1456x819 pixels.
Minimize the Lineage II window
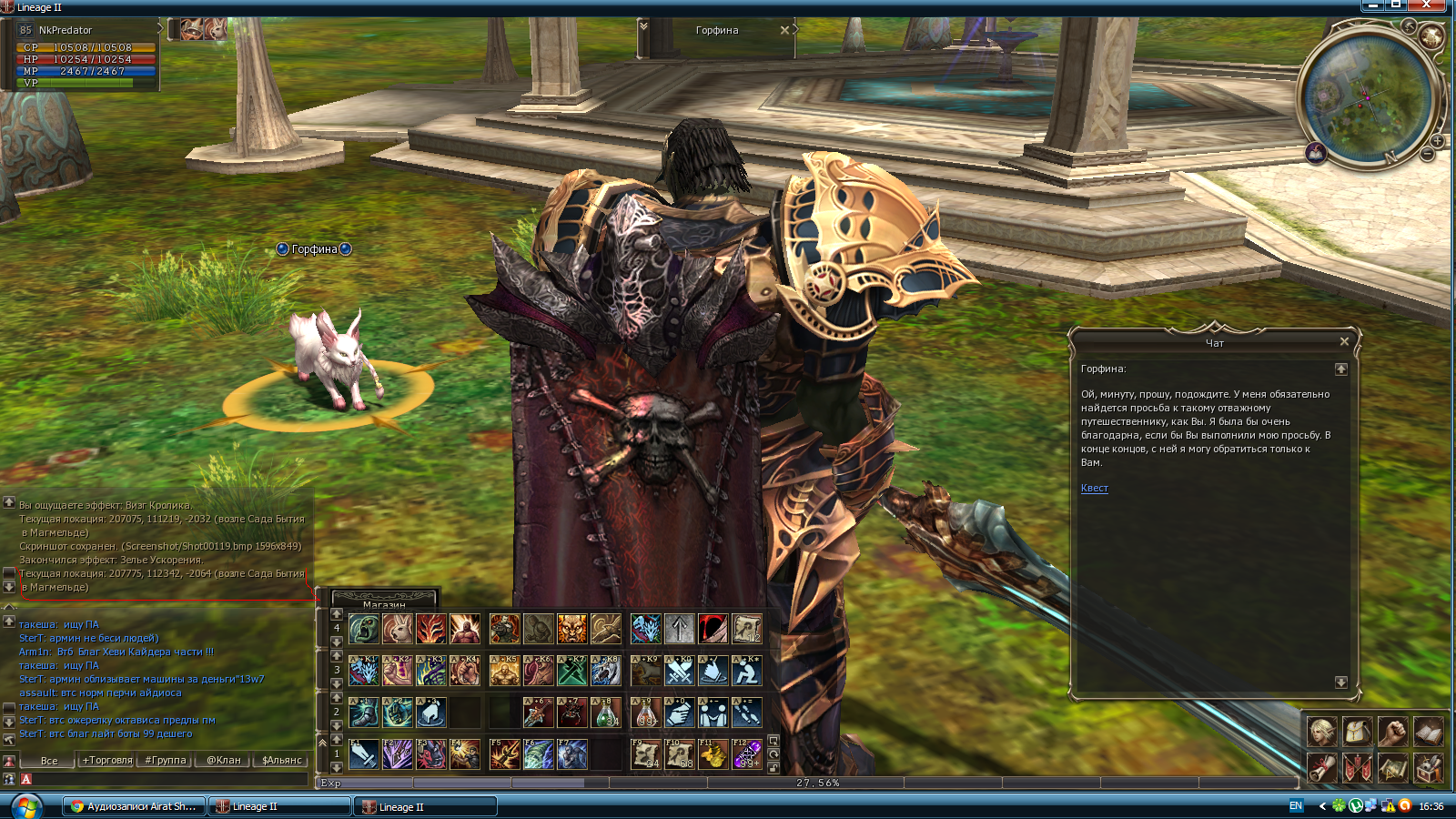click(x=1373, y=5)
